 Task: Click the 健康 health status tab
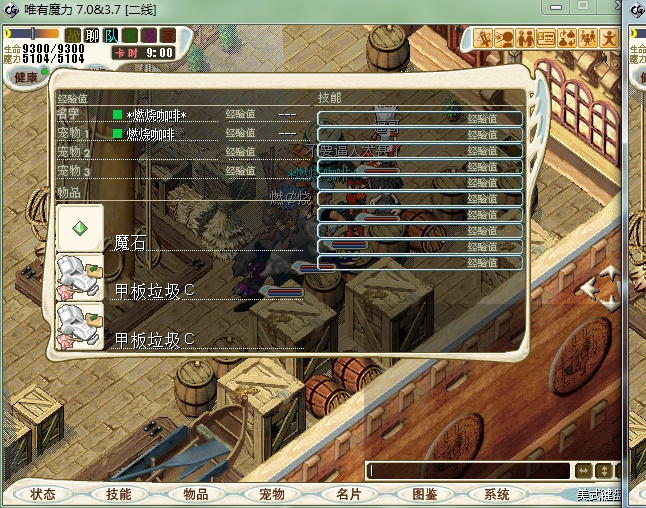click(27, 77)
